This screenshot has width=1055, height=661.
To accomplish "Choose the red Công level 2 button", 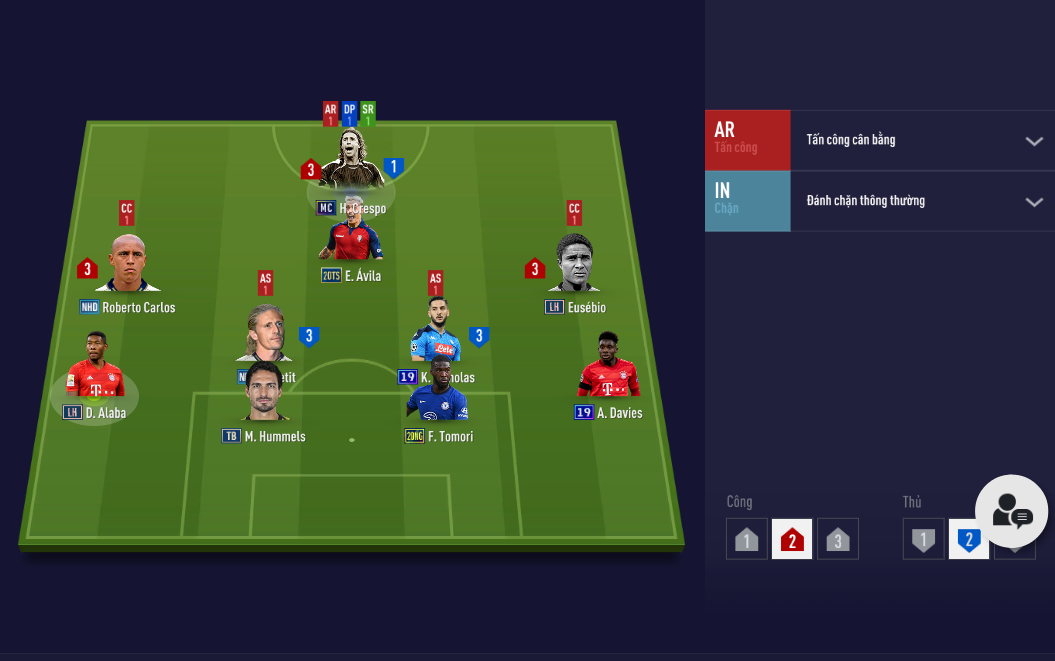I will click(792, 539).
